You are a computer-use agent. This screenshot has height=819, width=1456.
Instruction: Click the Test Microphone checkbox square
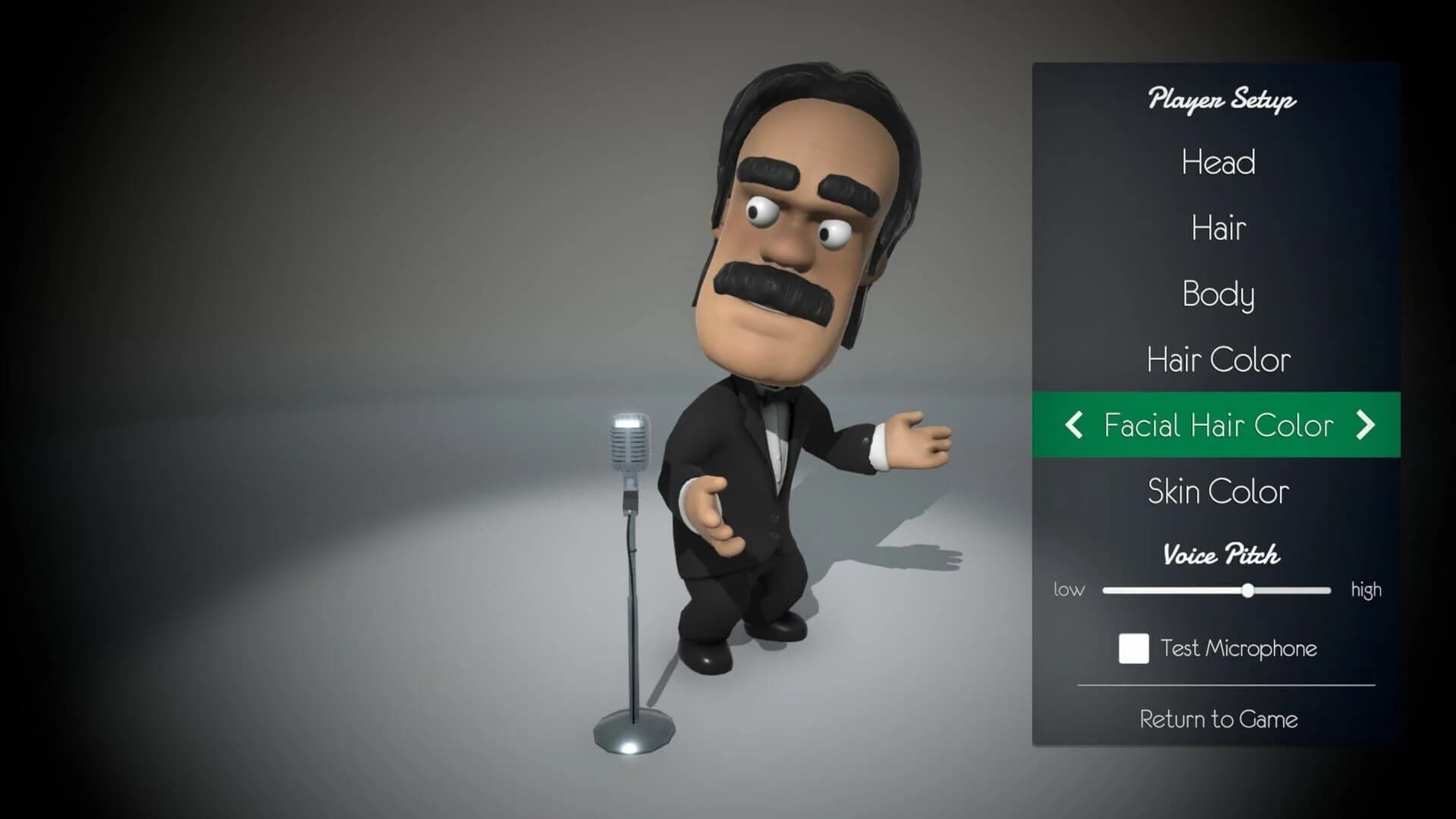point(1133,649)
